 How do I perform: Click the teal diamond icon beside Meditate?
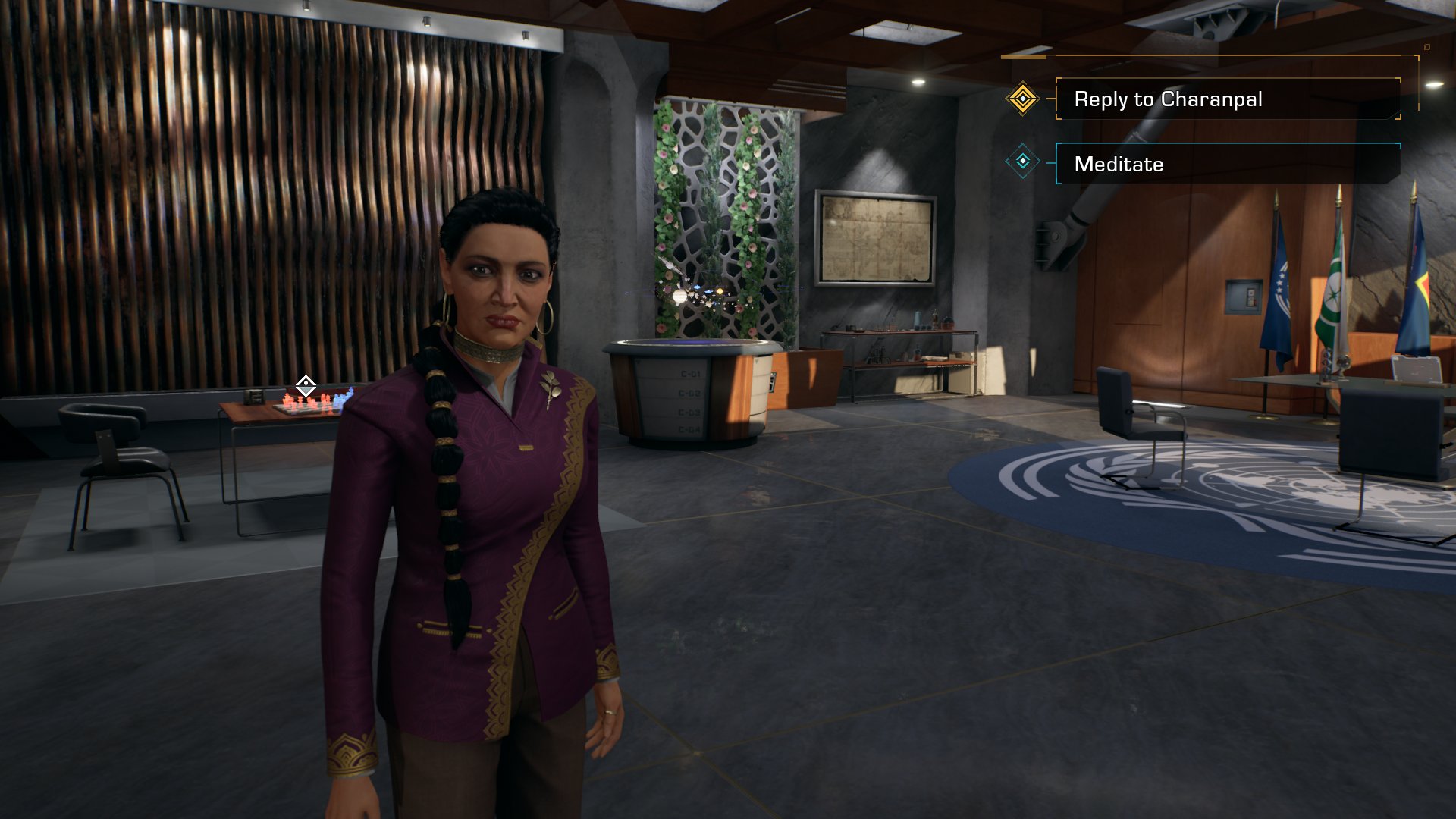1022,162
